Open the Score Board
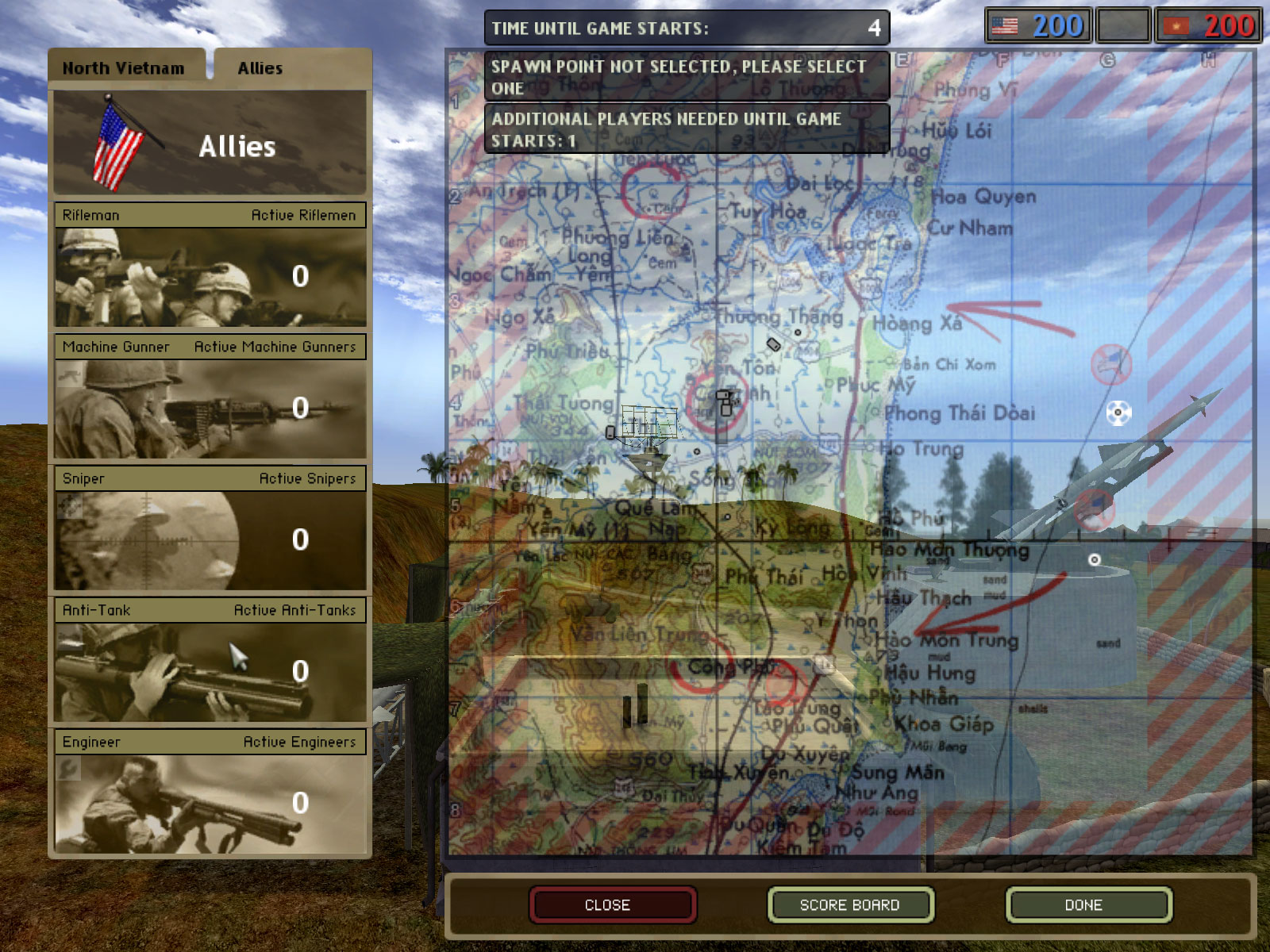This screenshot has height=952, width=1270. point(850,905)
